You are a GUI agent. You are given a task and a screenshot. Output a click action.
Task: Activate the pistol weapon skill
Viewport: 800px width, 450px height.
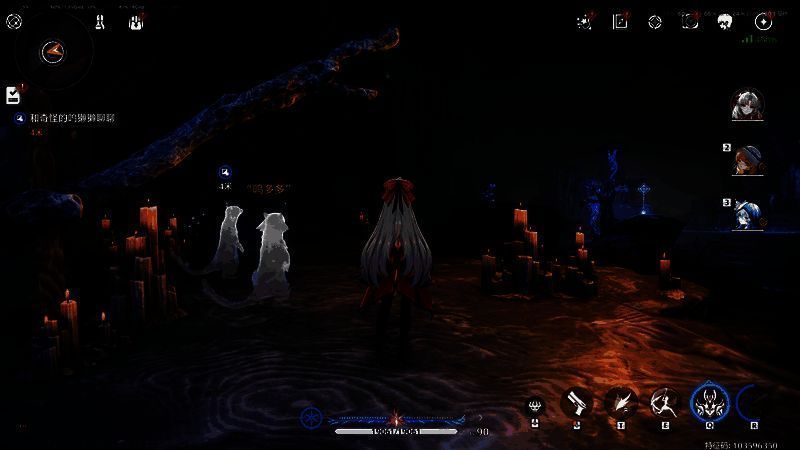576,402
